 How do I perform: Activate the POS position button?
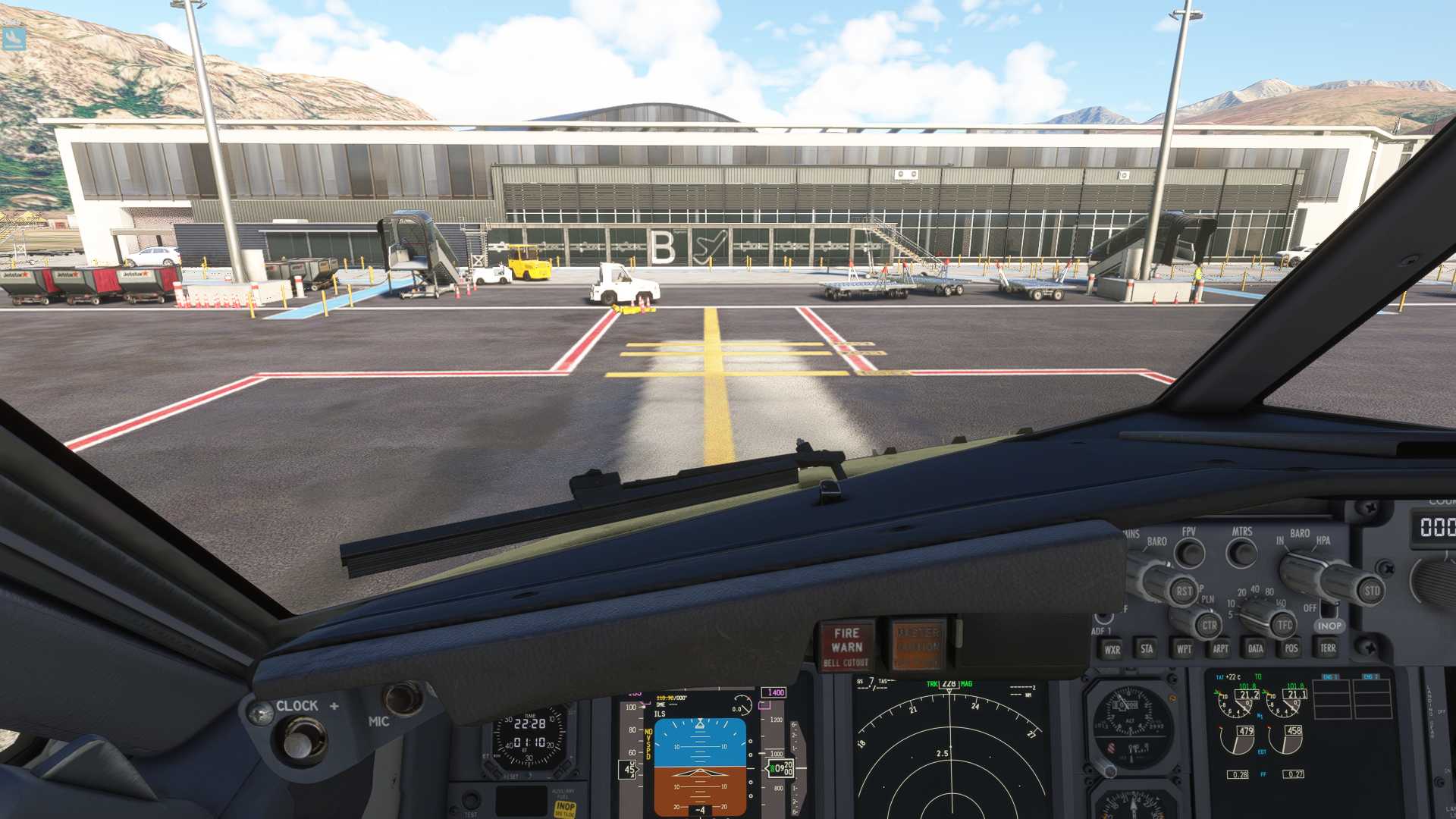tap(1291, 649)
